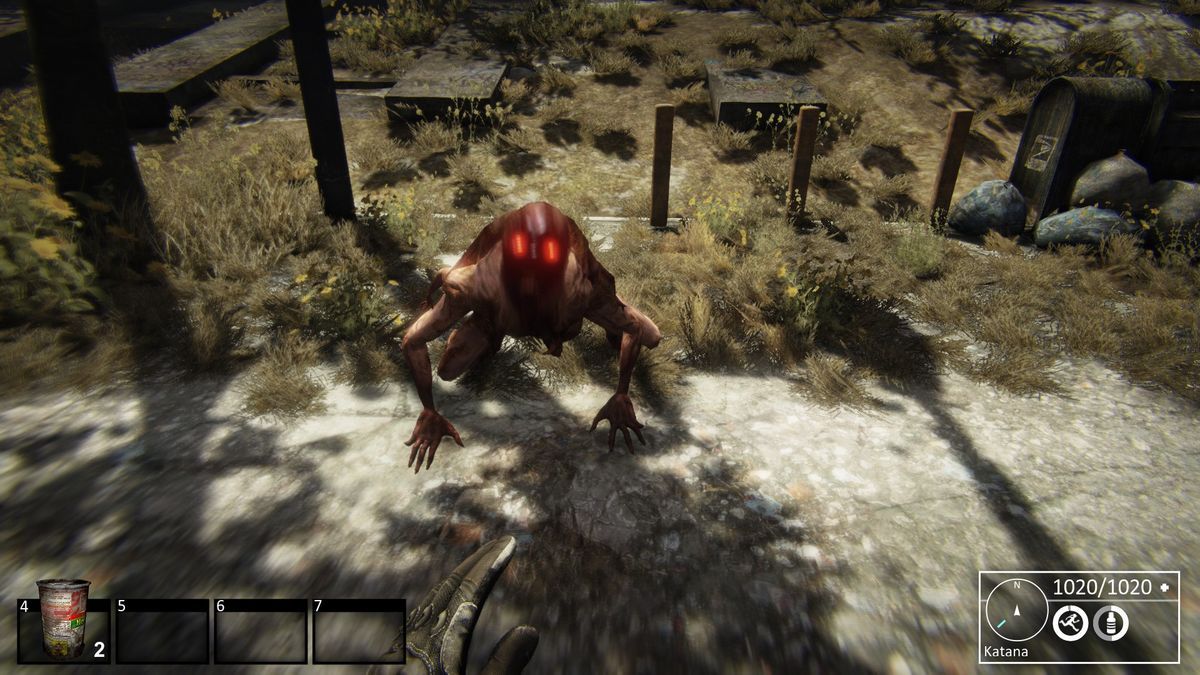Select the bottle thirst status icon
Viewport: 1200px width, 675px height.
tap(1110, 623)
